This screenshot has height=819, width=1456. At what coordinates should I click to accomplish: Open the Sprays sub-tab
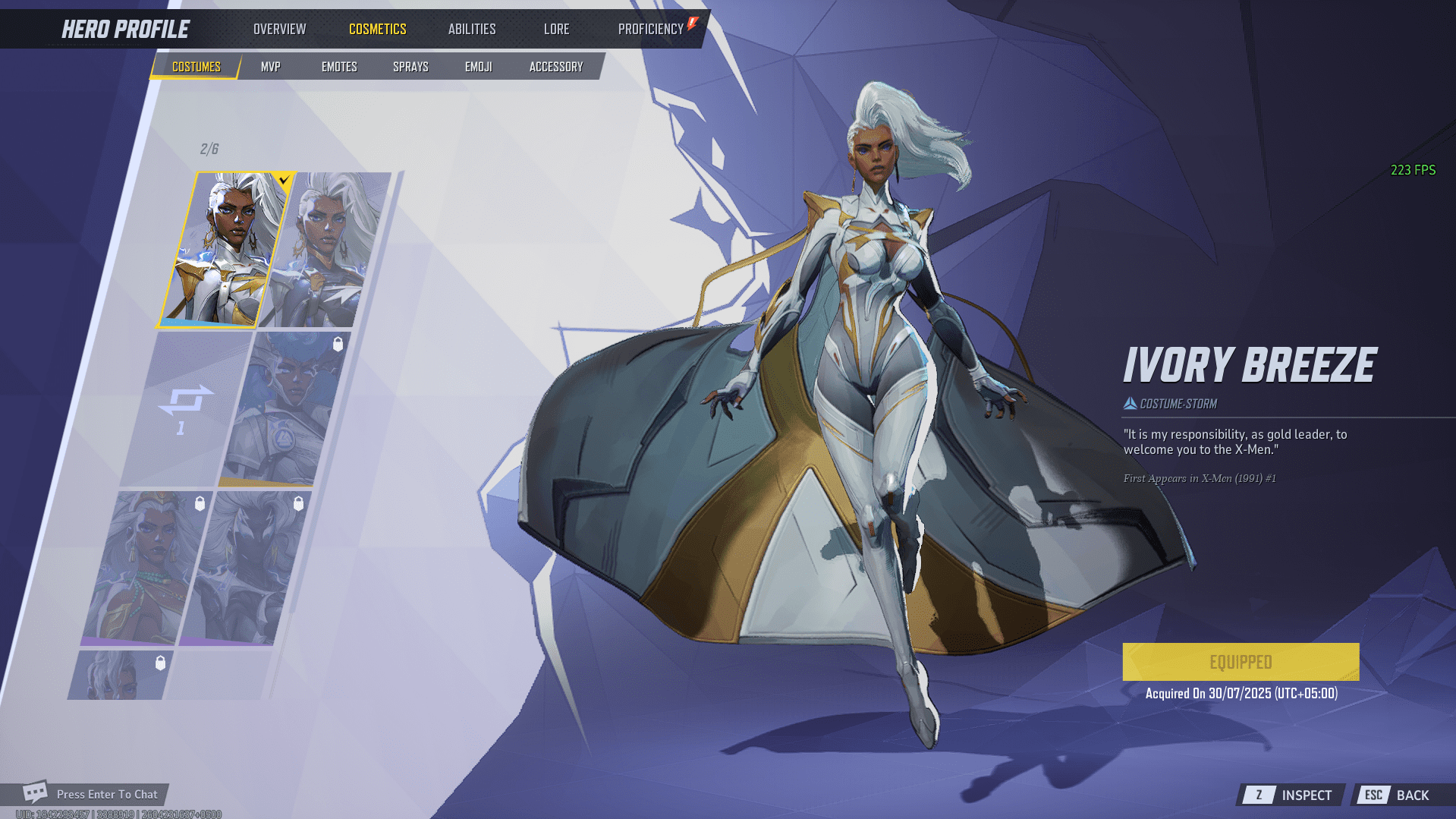(x=410, y=66)
